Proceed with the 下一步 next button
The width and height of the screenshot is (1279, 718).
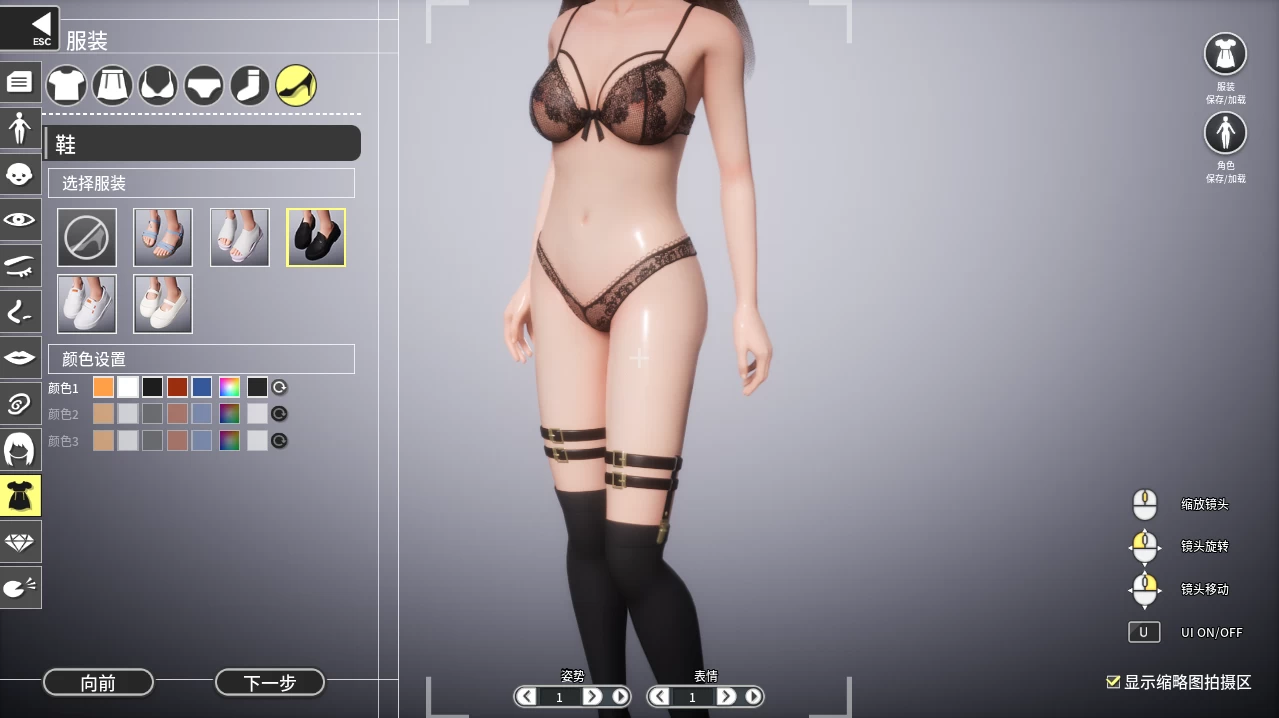point(270,683)
